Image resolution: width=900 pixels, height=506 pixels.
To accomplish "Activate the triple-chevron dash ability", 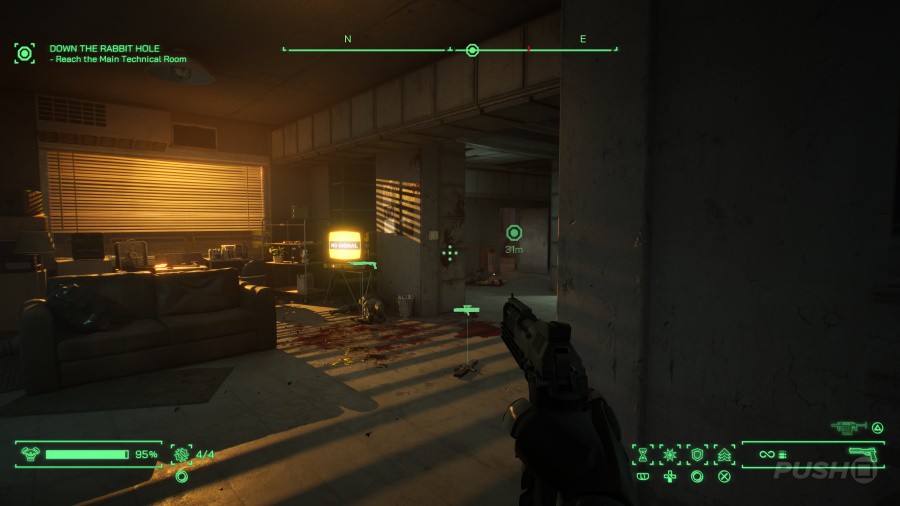I will point(723,454).
